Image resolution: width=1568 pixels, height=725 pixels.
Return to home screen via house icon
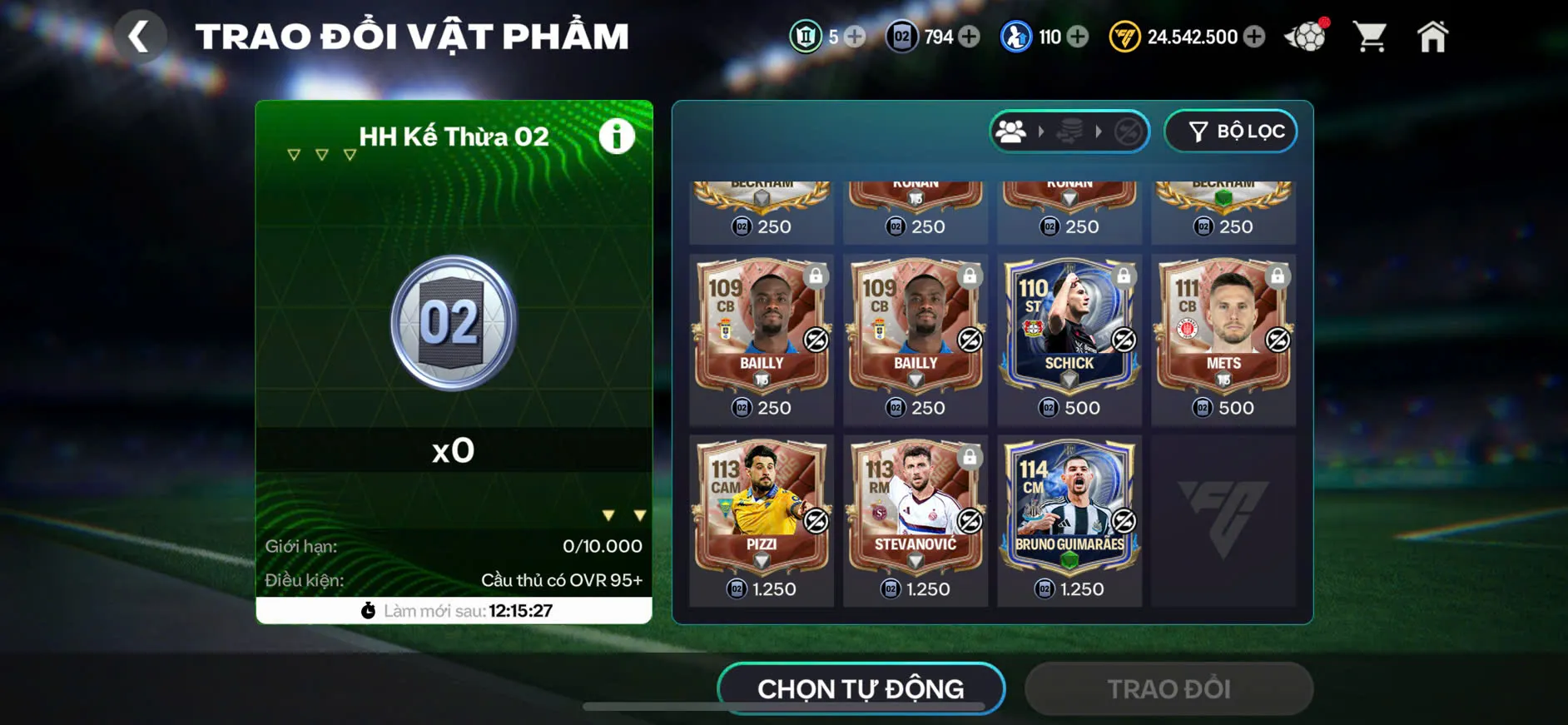point(1433,37)
